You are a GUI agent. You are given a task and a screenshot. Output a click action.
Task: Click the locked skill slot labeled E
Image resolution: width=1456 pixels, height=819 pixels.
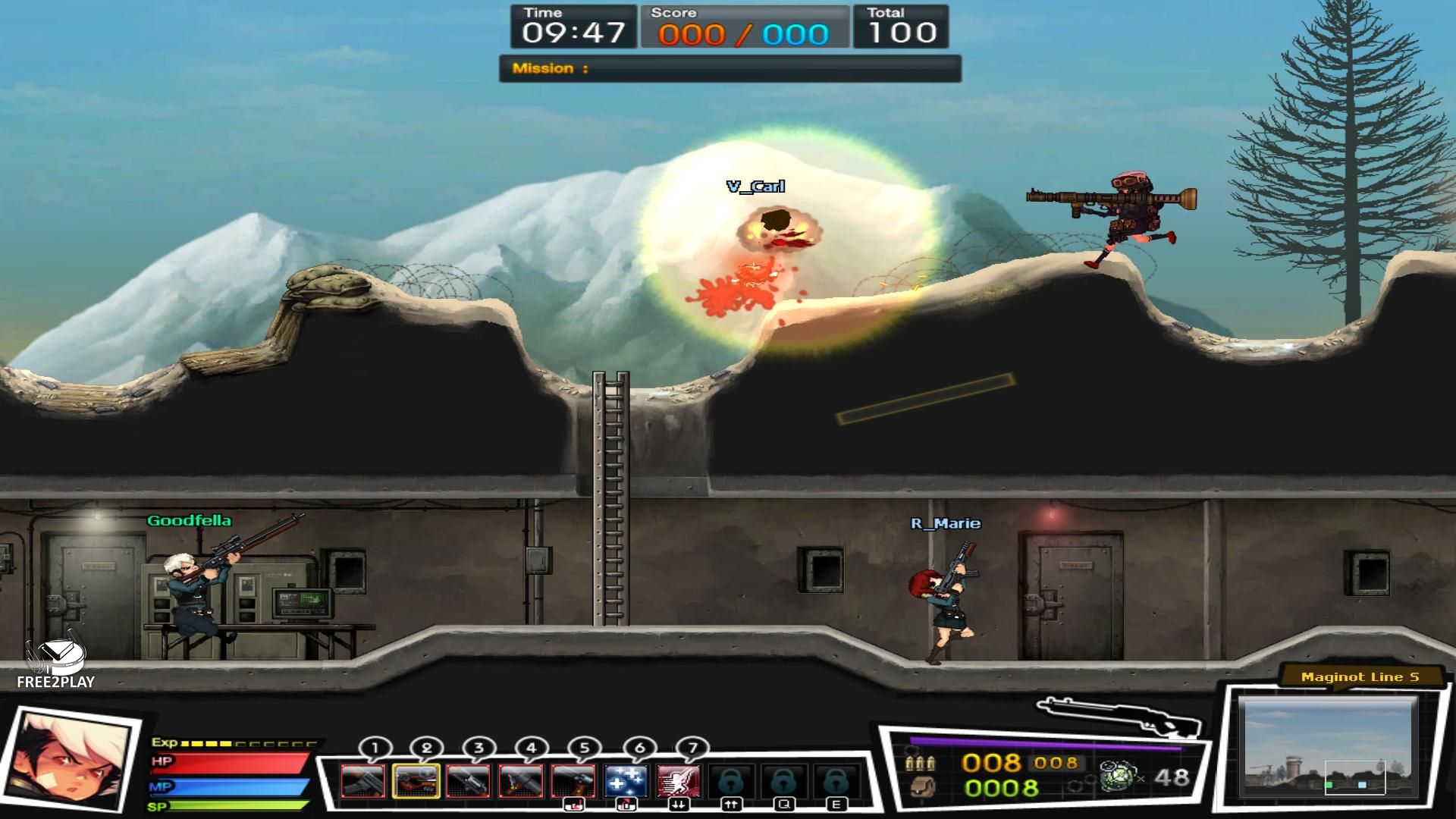pos(835,780)
